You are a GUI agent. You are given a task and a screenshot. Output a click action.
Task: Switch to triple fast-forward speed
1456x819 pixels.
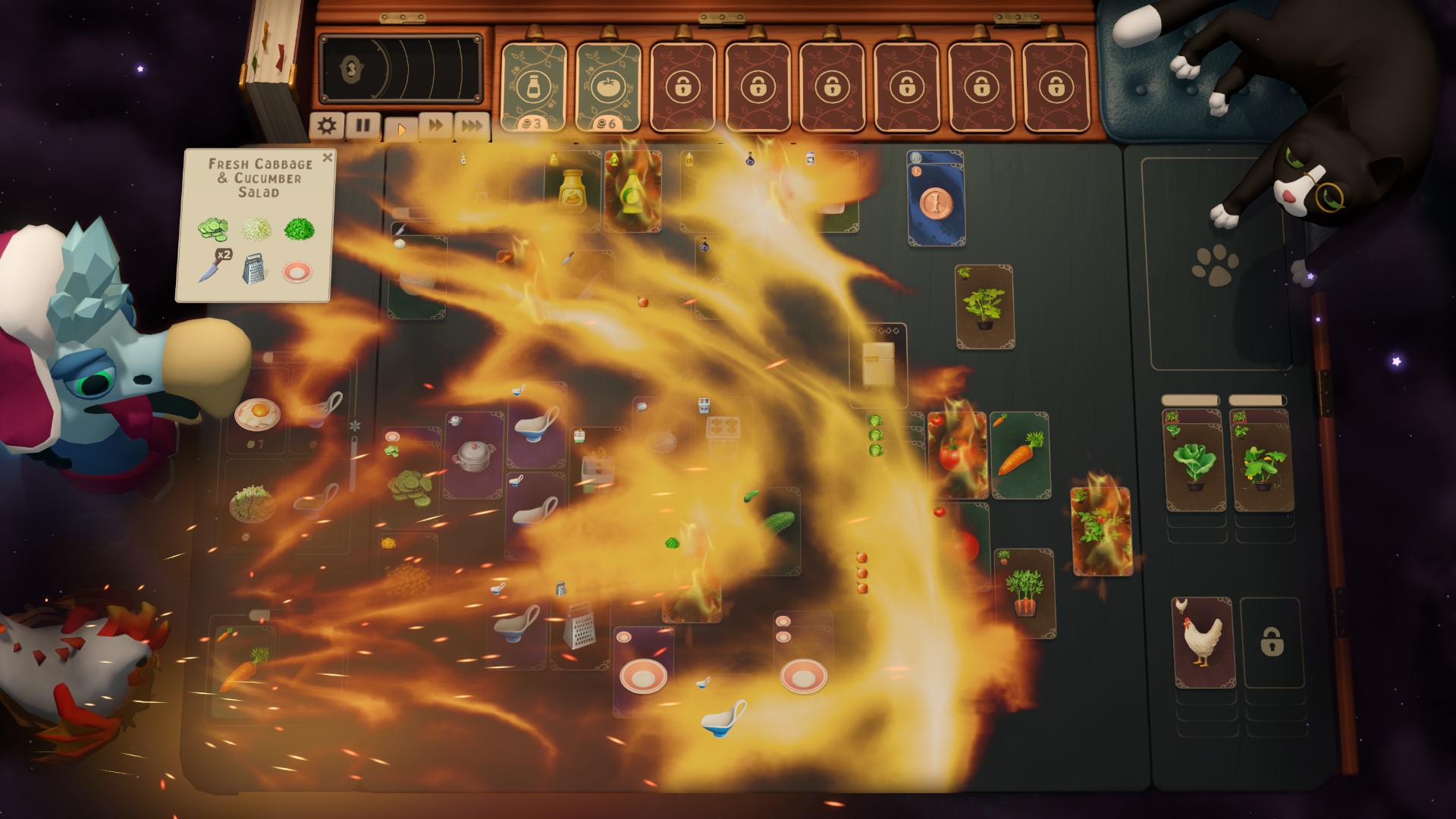(472, 126)
